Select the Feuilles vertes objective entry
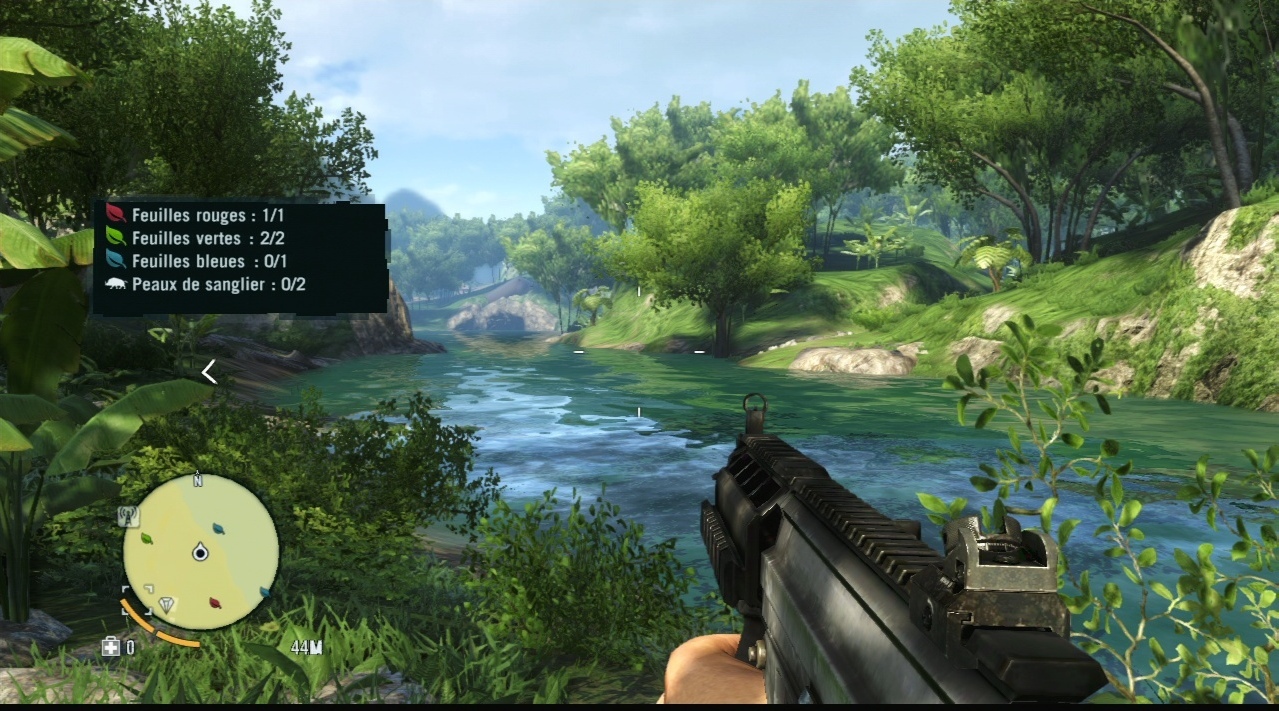The width and height of the screenshot is (1279, 711). point(201,238)
